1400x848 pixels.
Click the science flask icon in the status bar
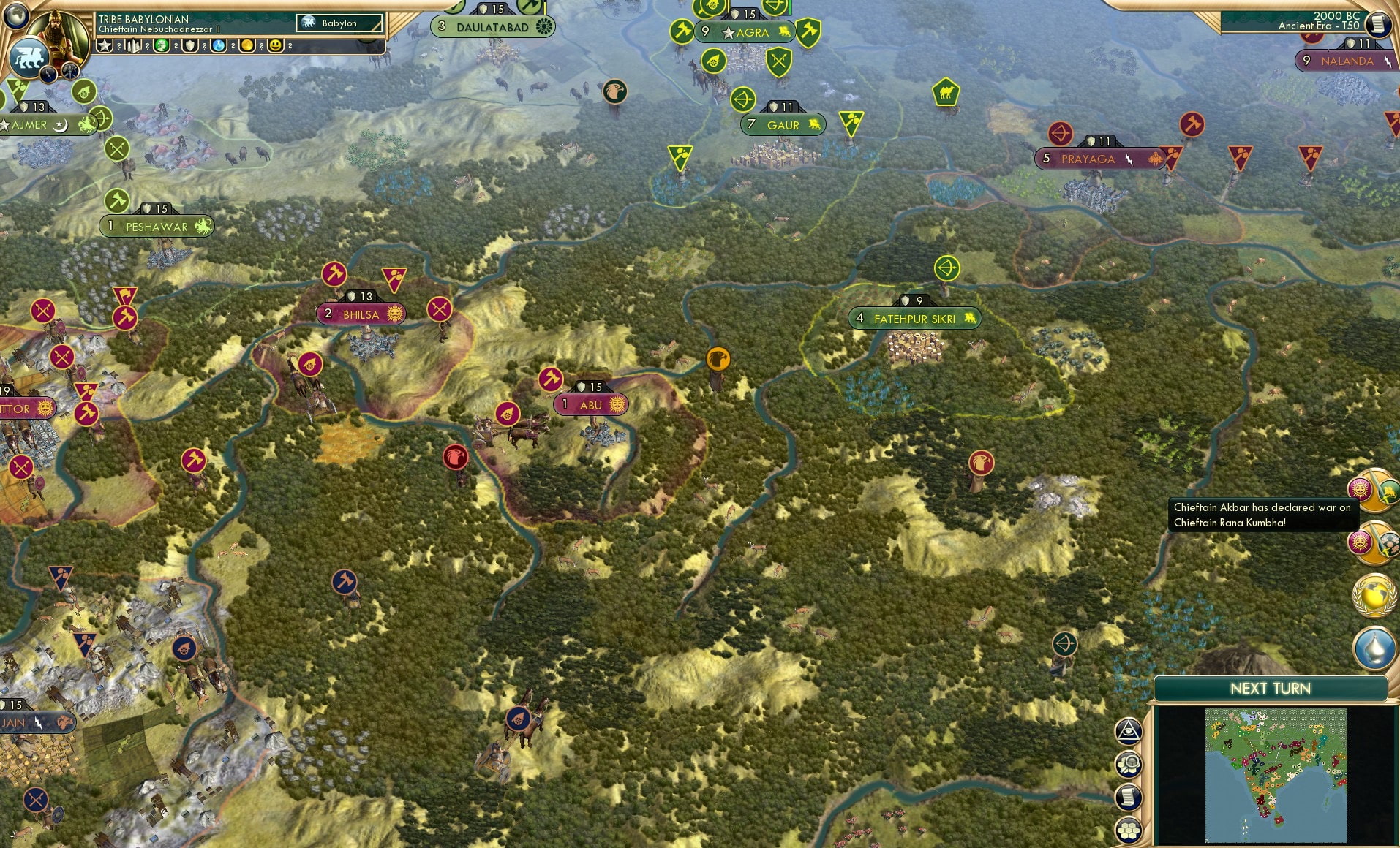(218, 46)
